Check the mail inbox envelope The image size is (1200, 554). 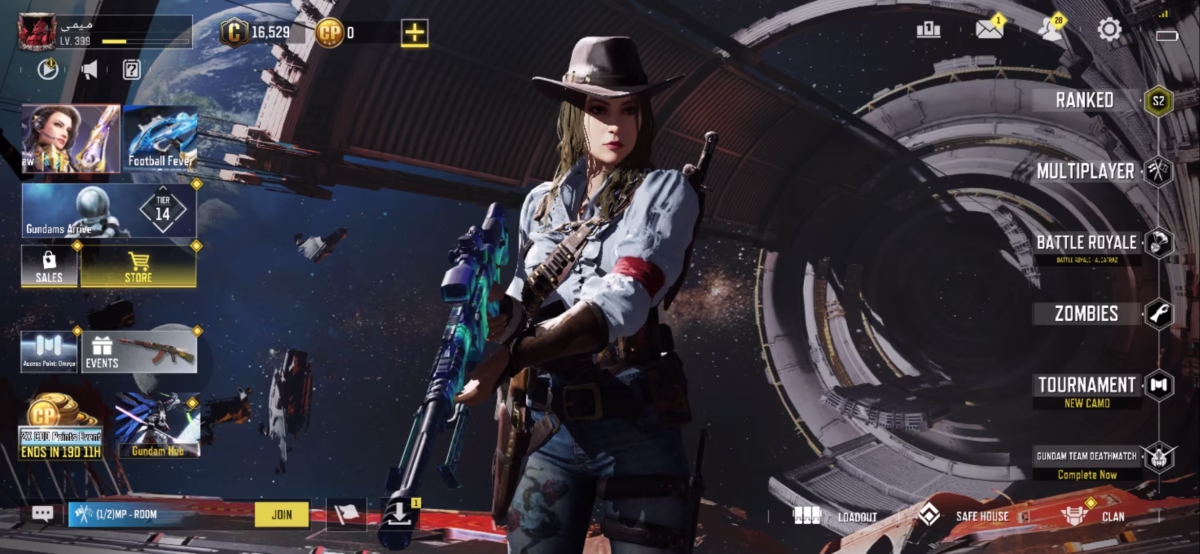989,29
